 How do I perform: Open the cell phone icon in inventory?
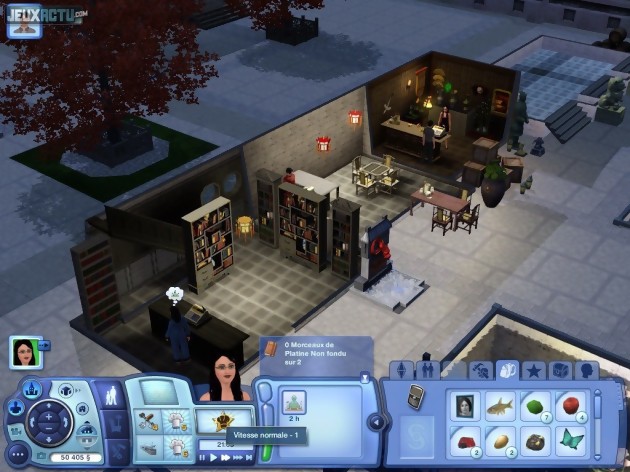point(417,395)
